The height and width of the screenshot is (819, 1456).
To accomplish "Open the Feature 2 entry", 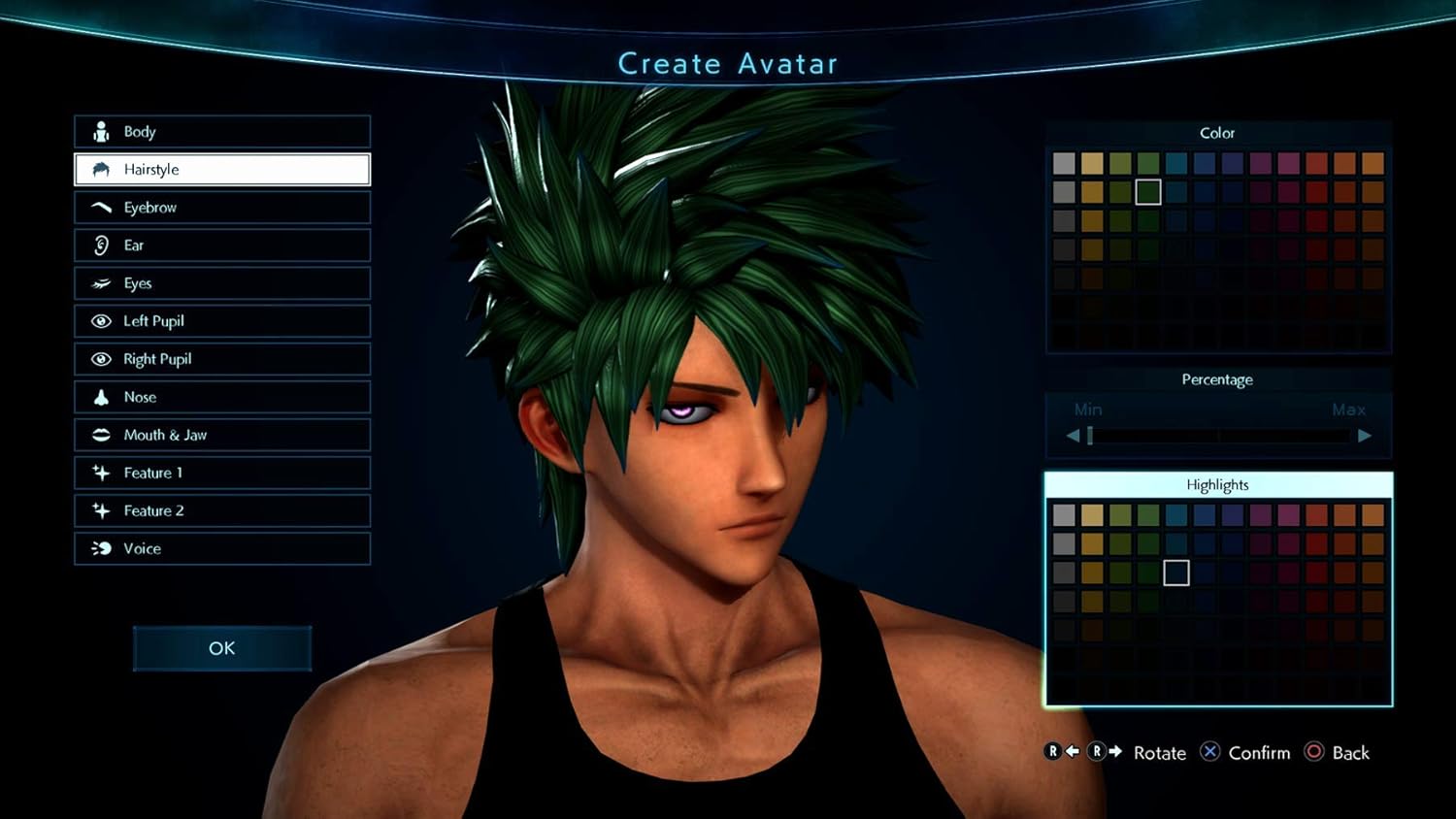I will pyautogui.click(x=222, y=510).
